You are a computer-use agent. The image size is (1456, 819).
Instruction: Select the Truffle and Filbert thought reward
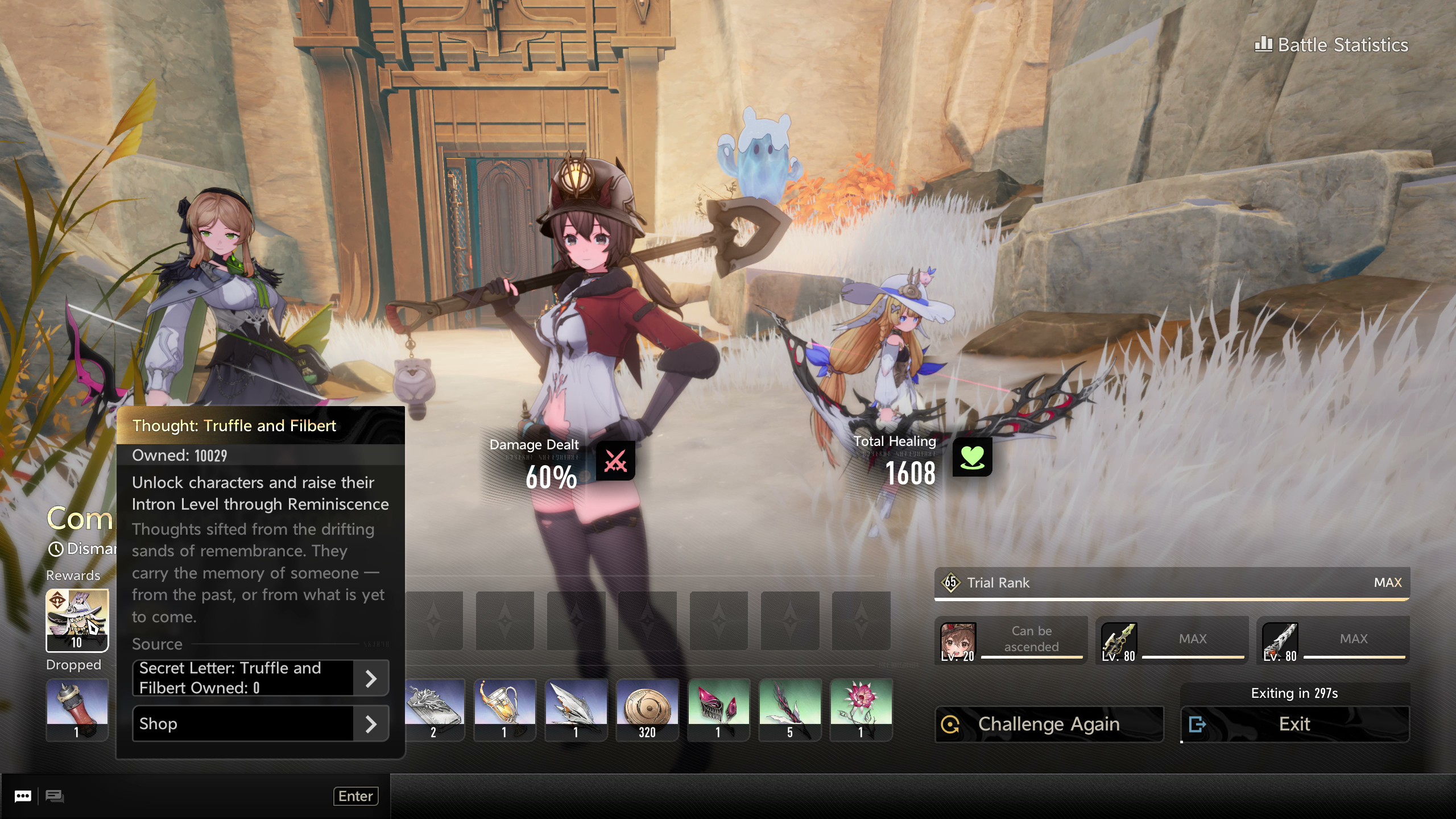click(x=77, y=620)
